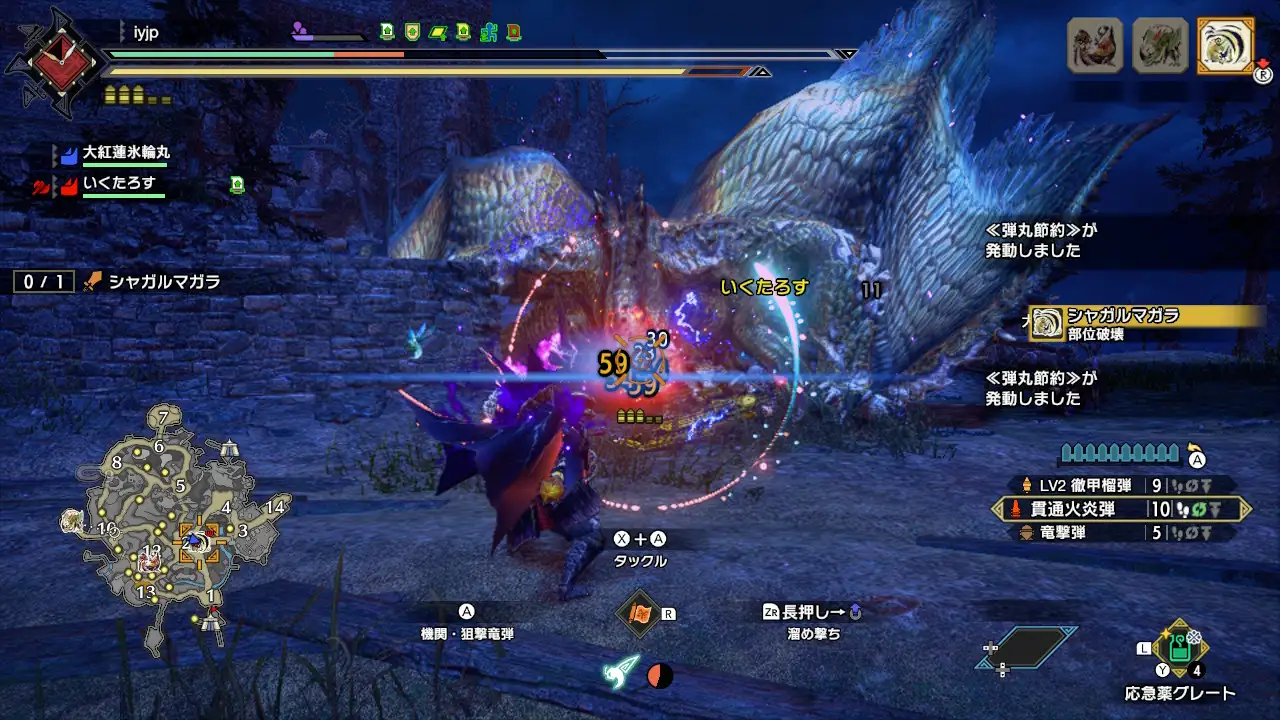
Task: Open the blue action-bar panel
Action: [x=1026, y=648]
